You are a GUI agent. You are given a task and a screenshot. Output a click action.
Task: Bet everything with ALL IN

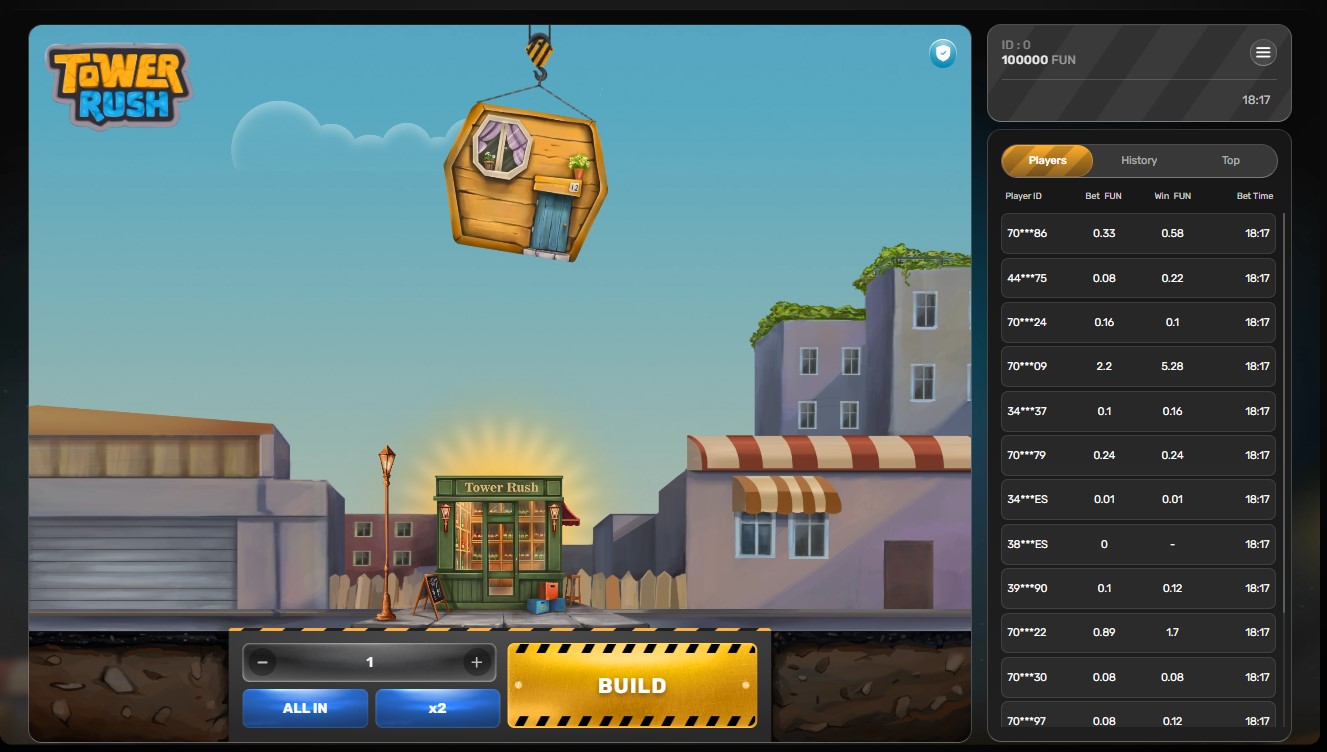click(x=305, y=708)
